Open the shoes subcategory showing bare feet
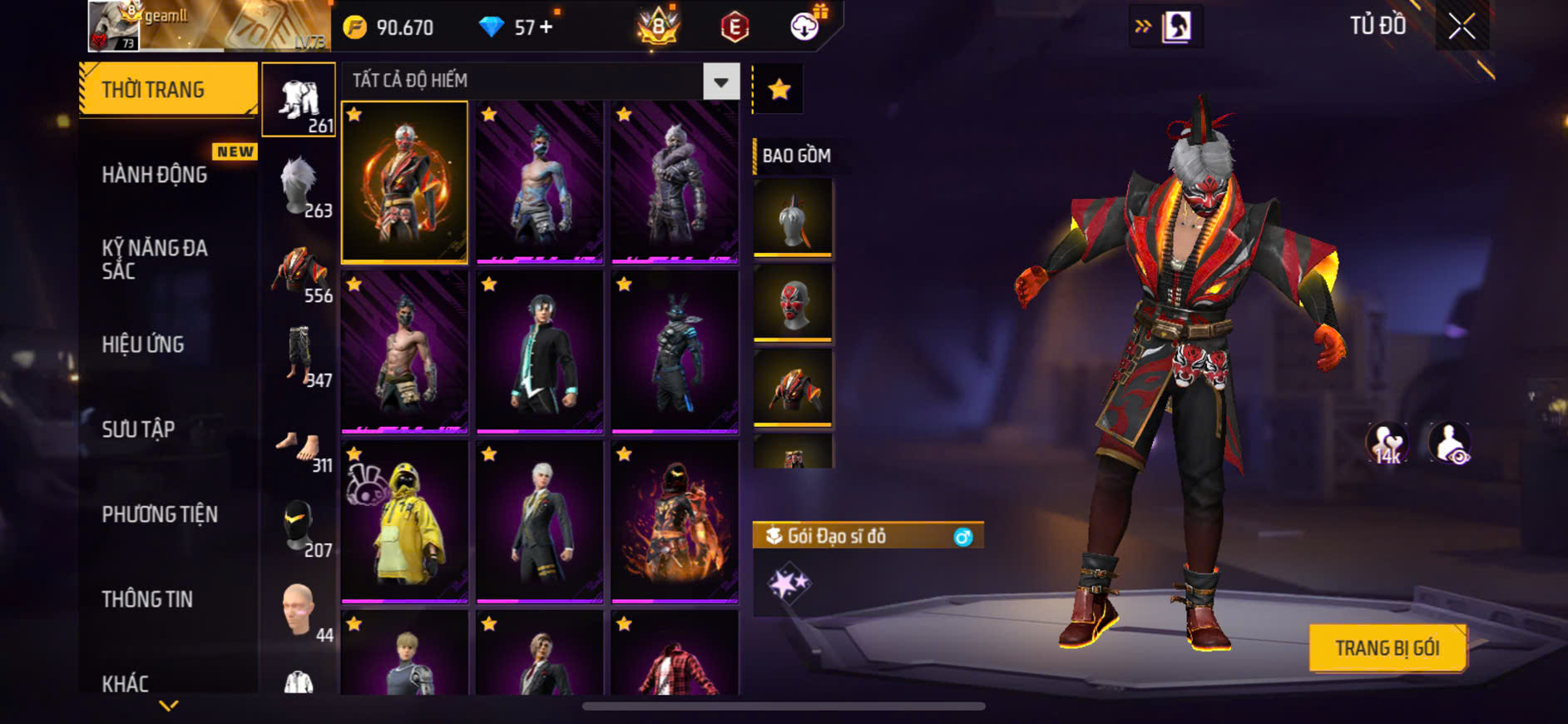This screenshot has height=724, width=1568. pyautogui.click(x=299, y=449)
